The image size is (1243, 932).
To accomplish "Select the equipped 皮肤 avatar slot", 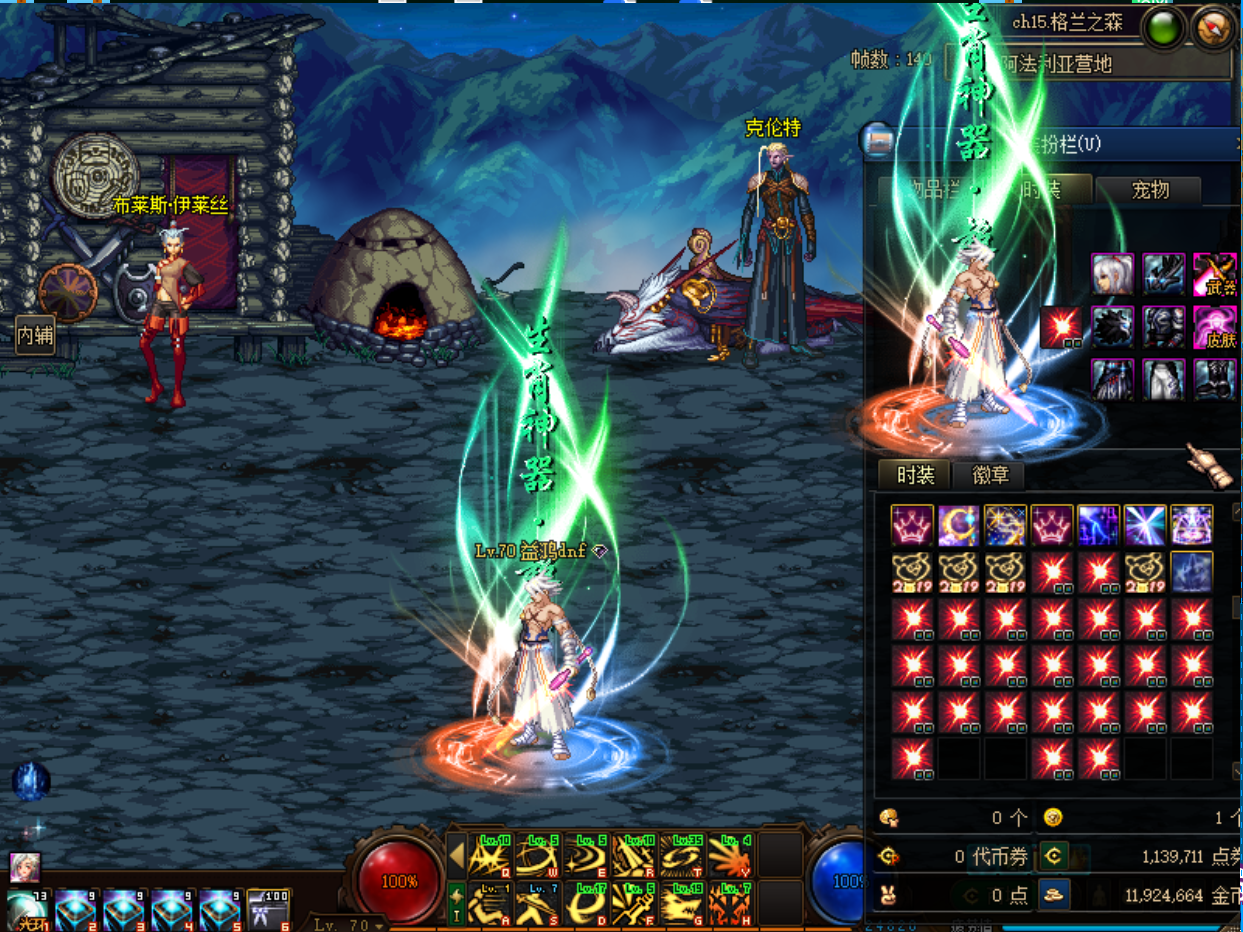I will click(x=1215, y=327).
